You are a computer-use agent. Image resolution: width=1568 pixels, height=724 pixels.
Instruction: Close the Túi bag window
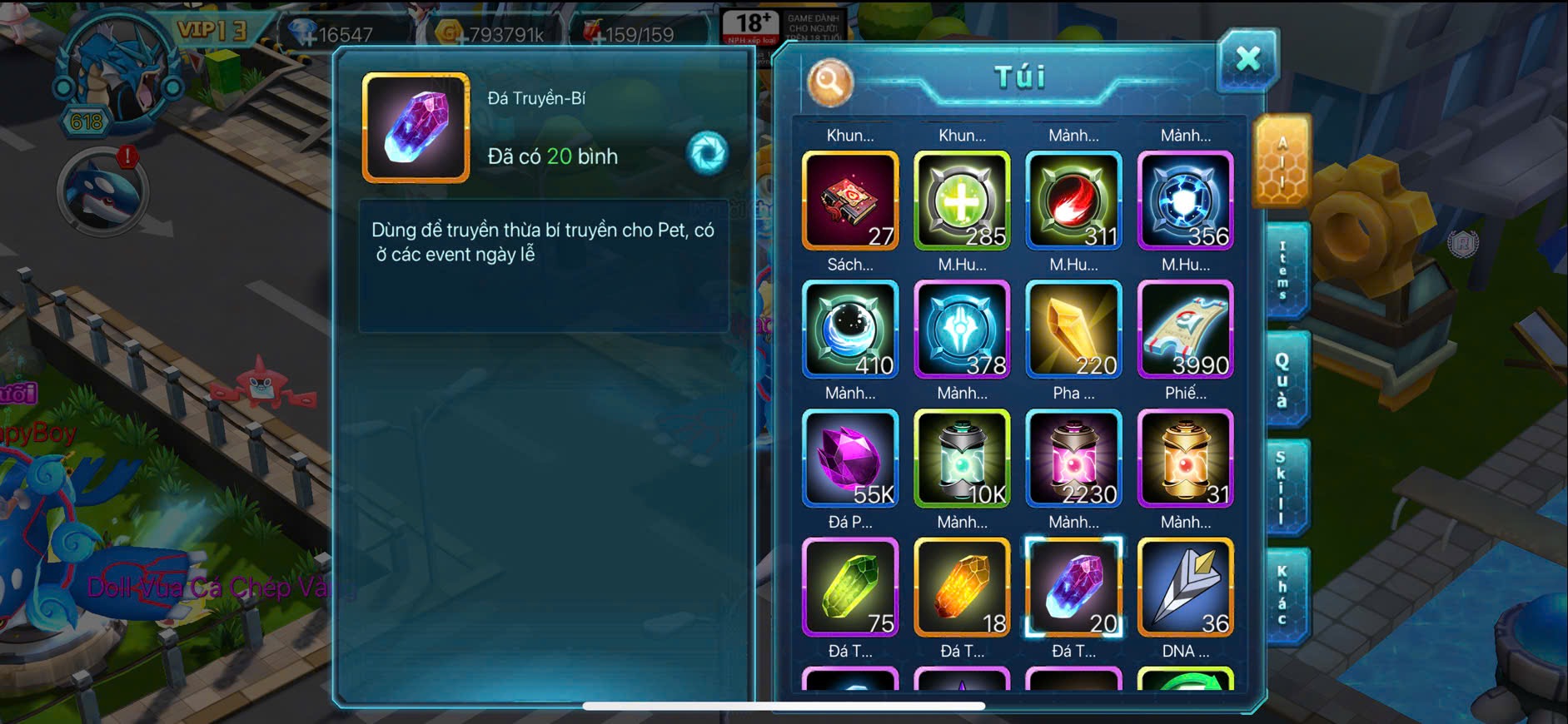[1247, 59]
